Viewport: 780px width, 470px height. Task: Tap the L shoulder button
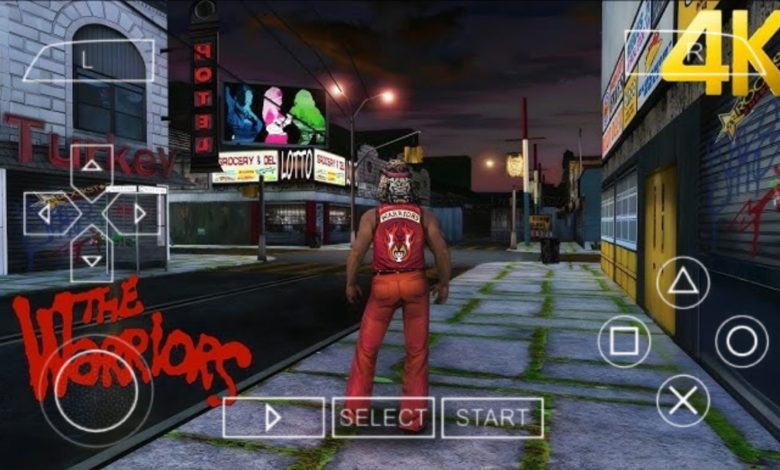(89, 60)
